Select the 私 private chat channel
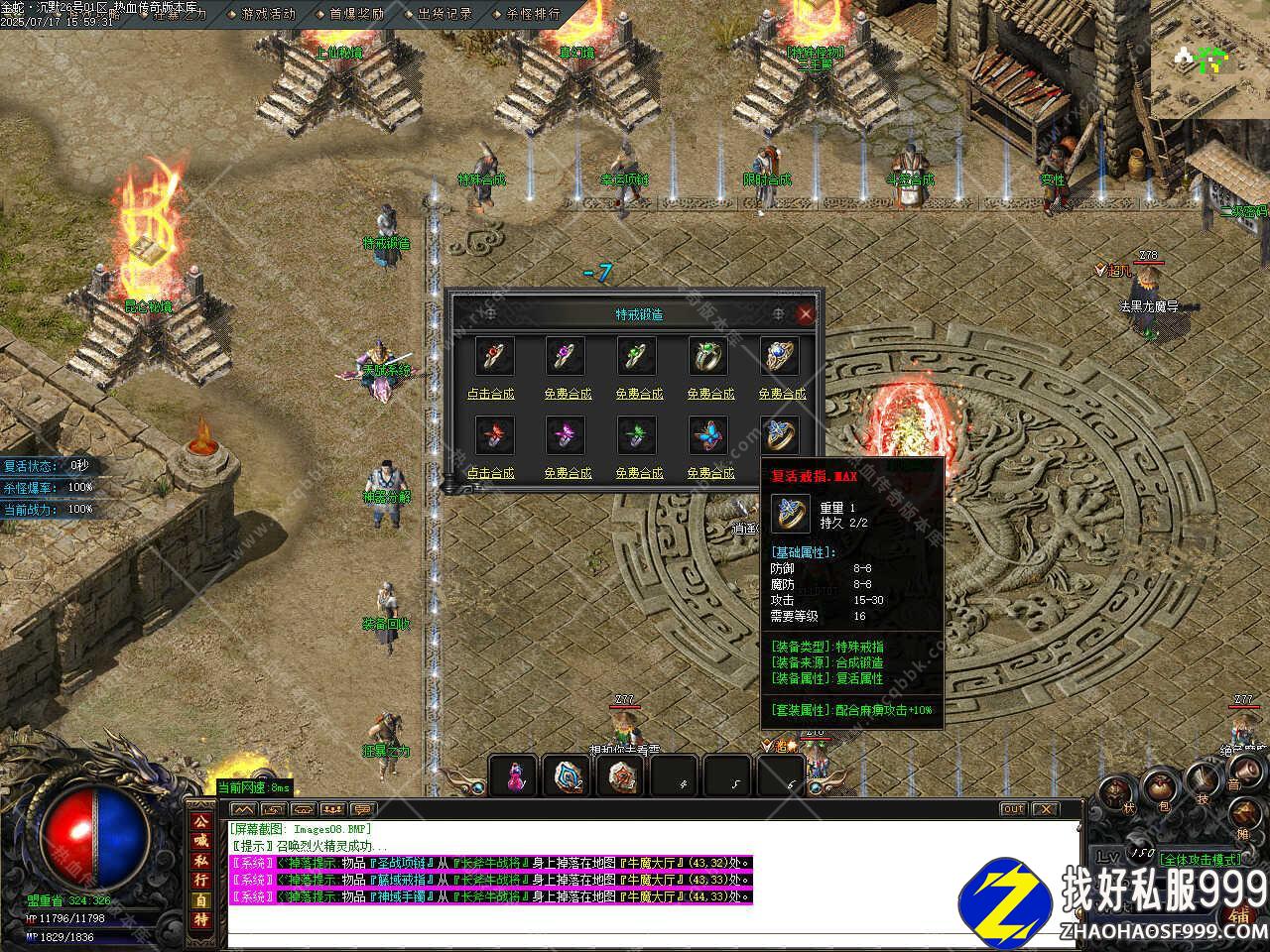This screenshot has width=1270, height=952. click(200, 861)
